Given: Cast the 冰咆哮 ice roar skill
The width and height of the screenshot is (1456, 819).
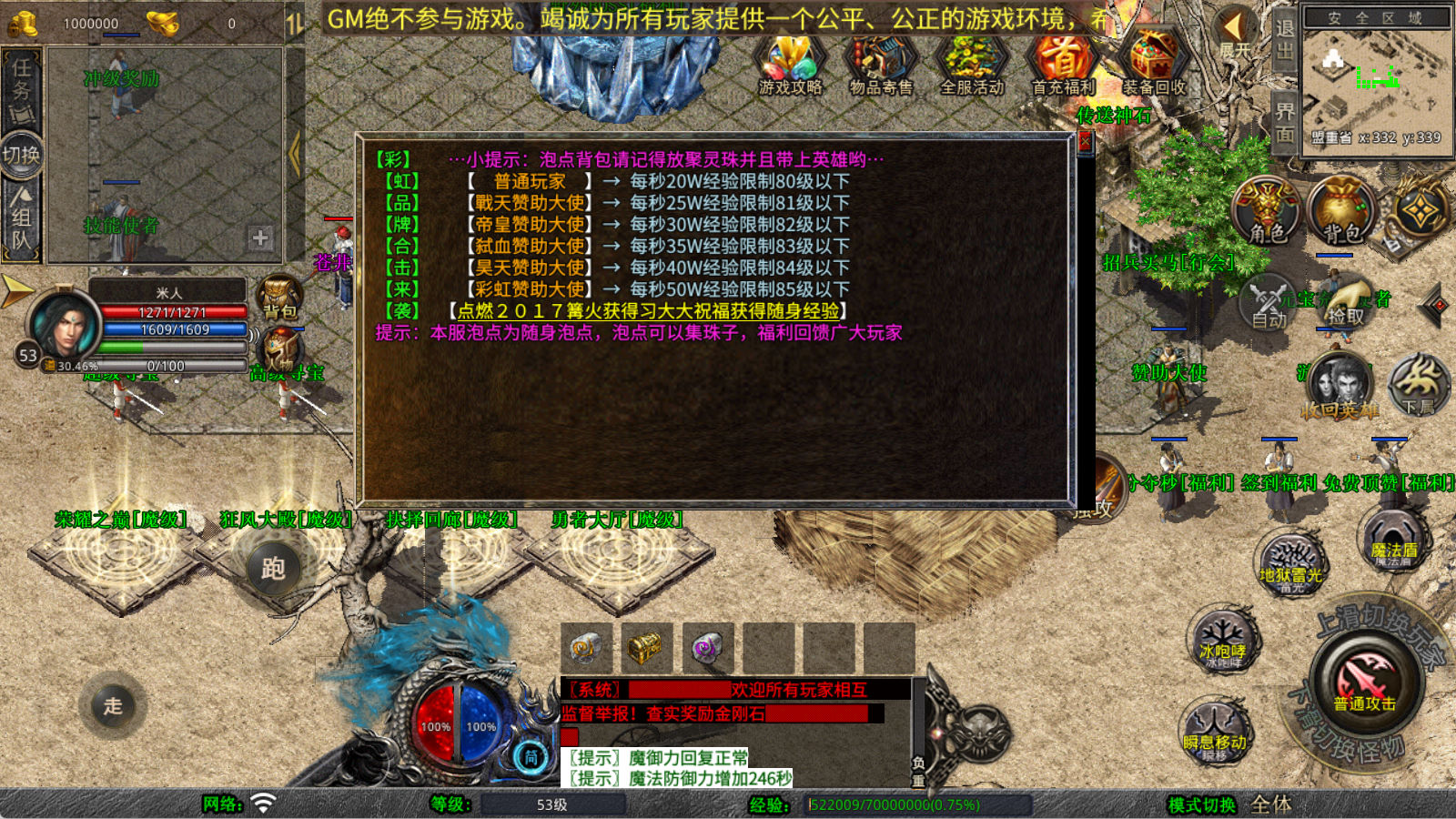Looking at the screenshot, I should [x=1222, y=643].
